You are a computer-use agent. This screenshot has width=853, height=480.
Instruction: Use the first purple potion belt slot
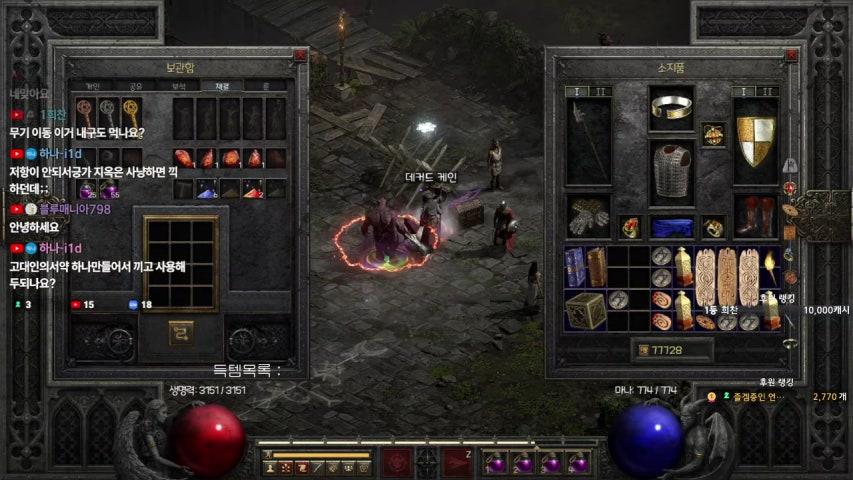pos(495,464)
